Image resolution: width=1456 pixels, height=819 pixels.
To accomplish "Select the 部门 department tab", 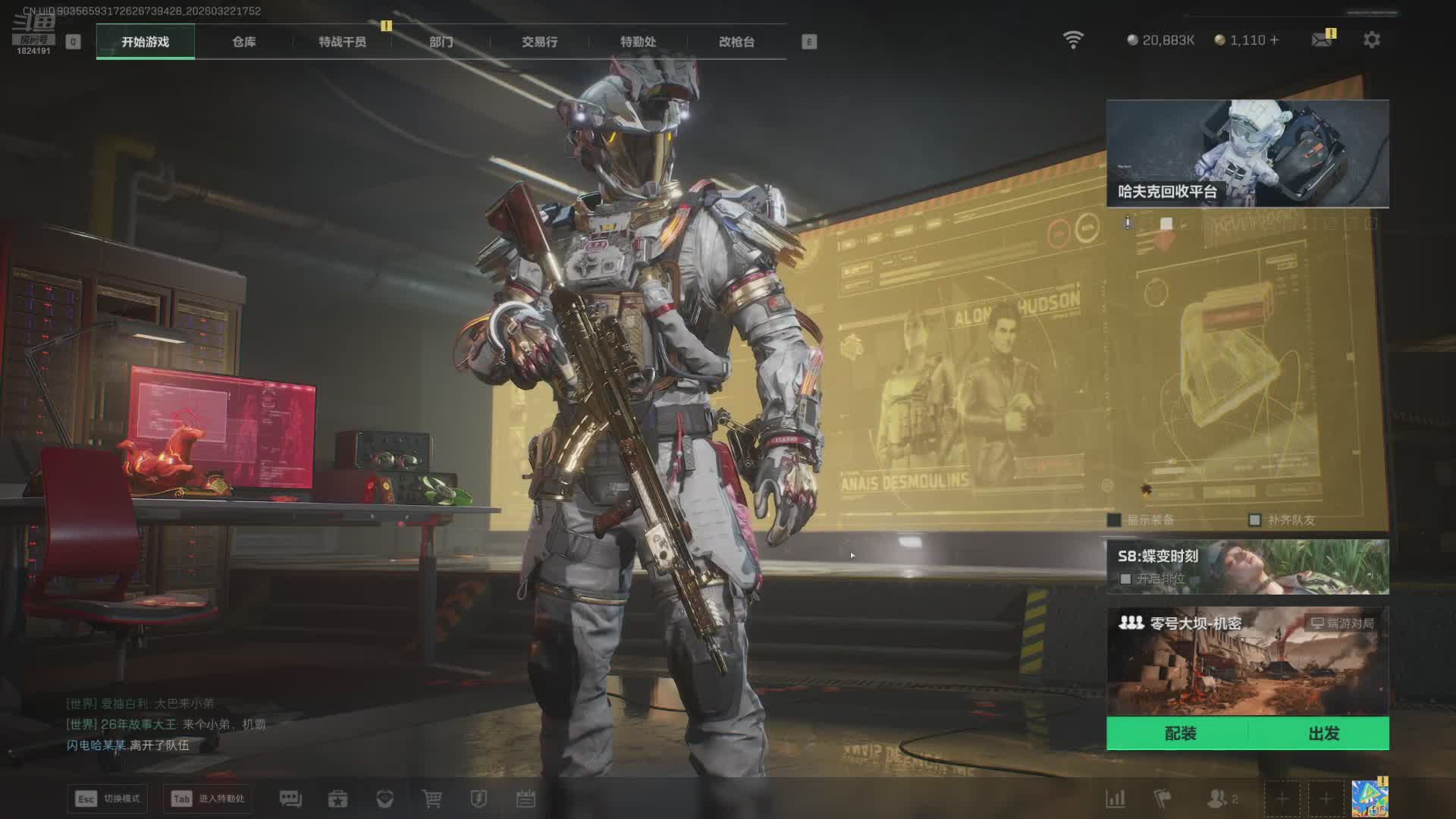I will click(x=441, y=42).
